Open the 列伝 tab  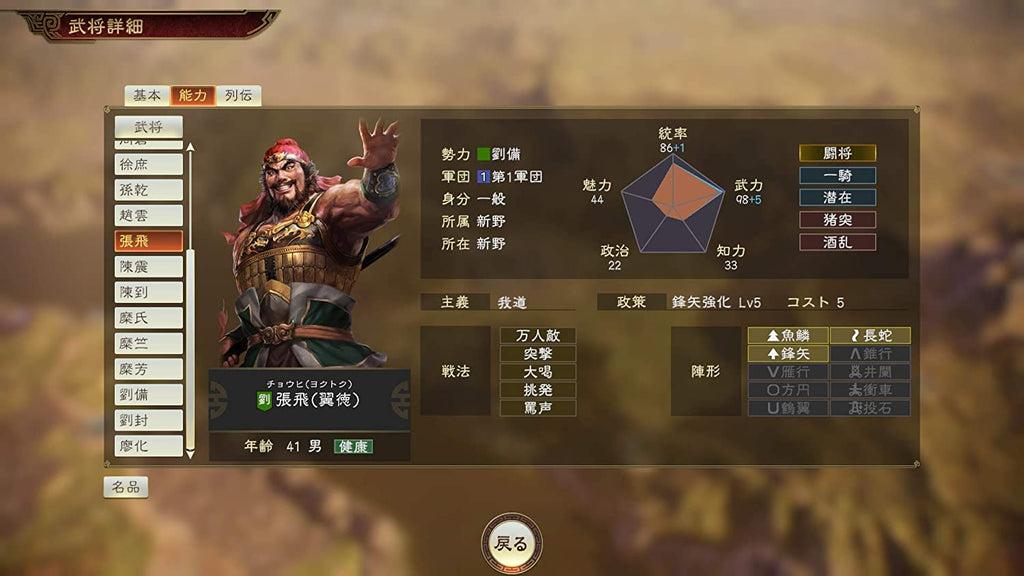tap(238, 95)
